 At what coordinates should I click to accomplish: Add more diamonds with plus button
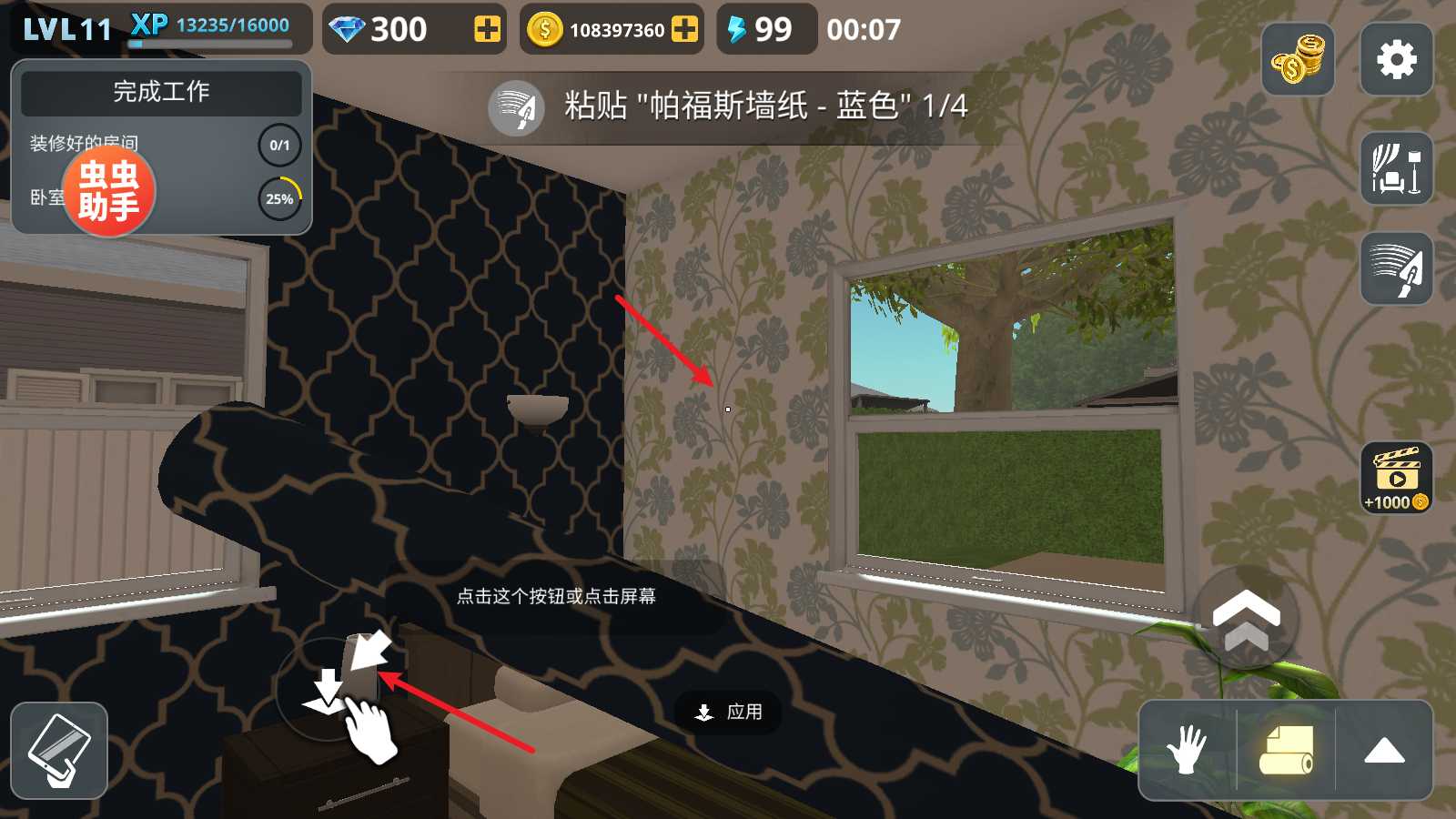click(x=488, y=30)
